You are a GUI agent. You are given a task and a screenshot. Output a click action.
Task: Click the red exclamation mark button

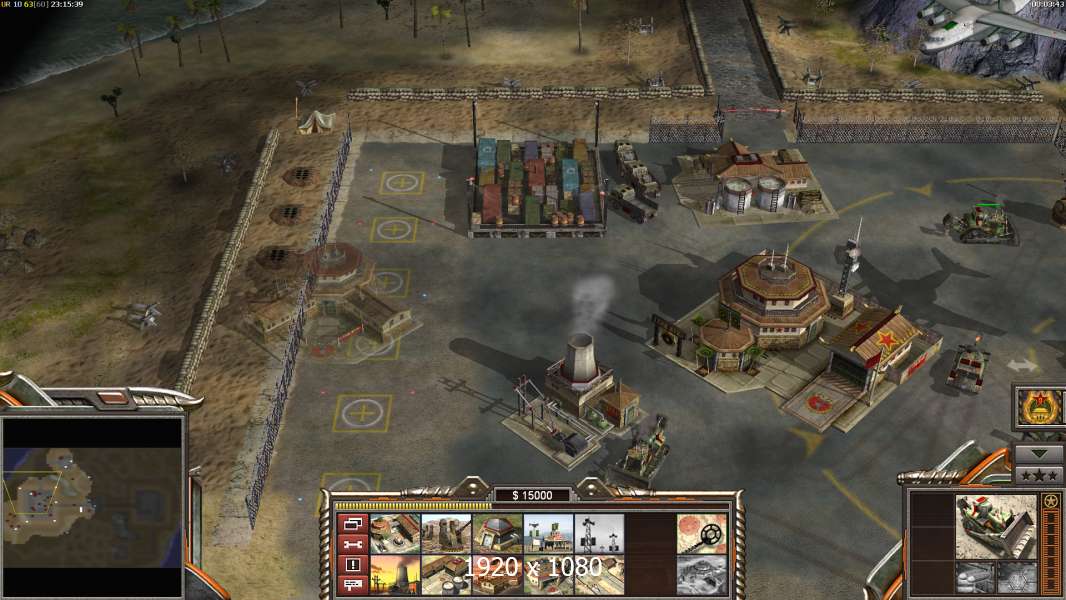click(x=352, y=565)
